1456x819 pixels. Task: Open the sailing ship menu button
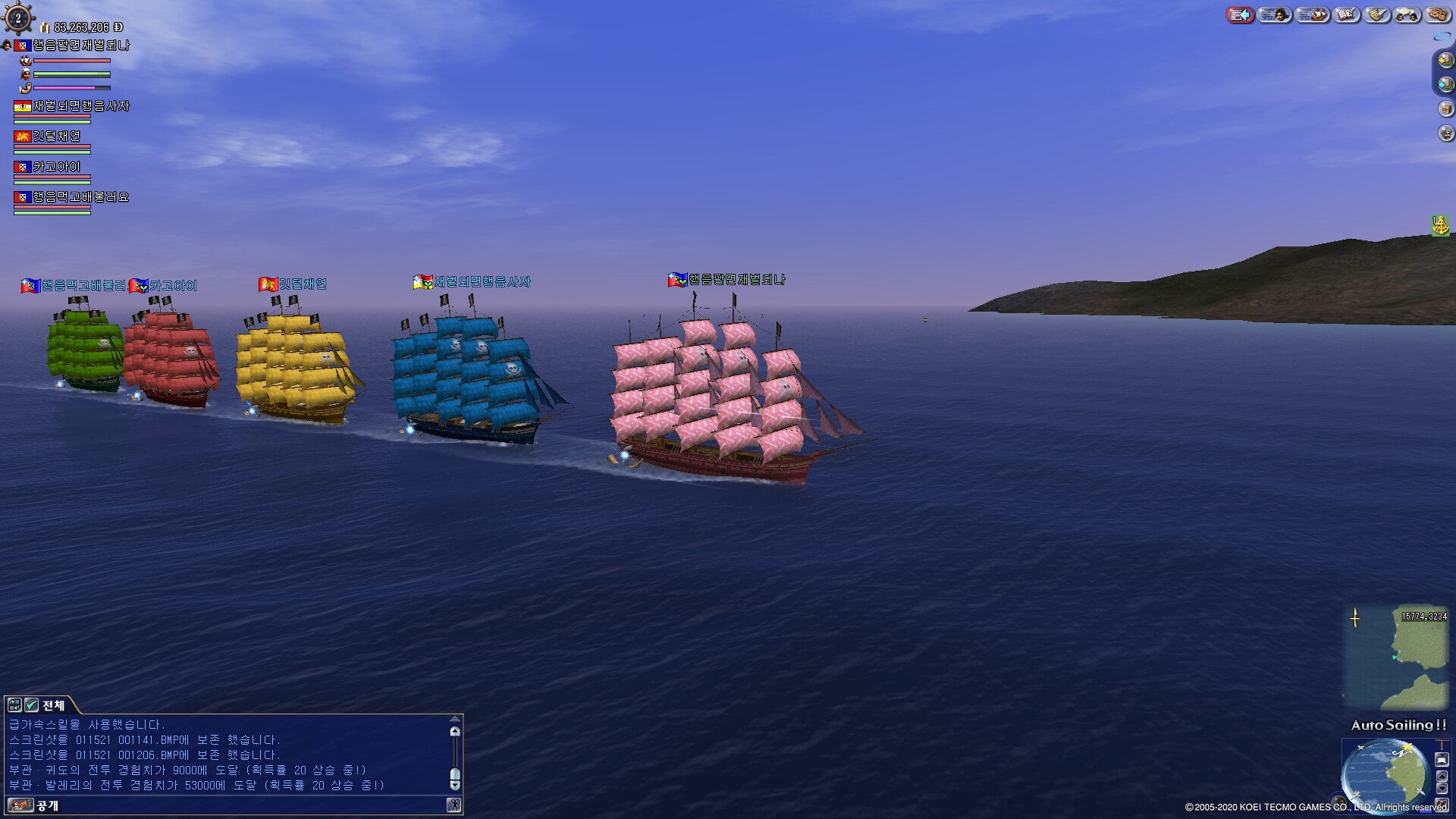pos(1313,14)
